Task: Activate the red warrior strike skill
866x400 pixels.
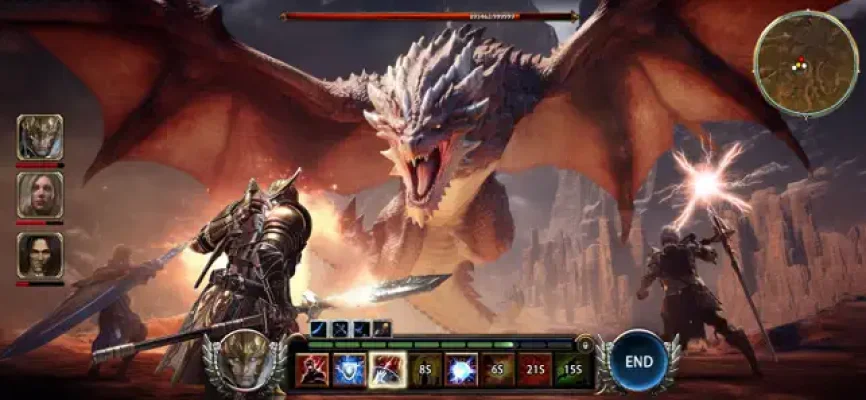Action: click(312, 370)
